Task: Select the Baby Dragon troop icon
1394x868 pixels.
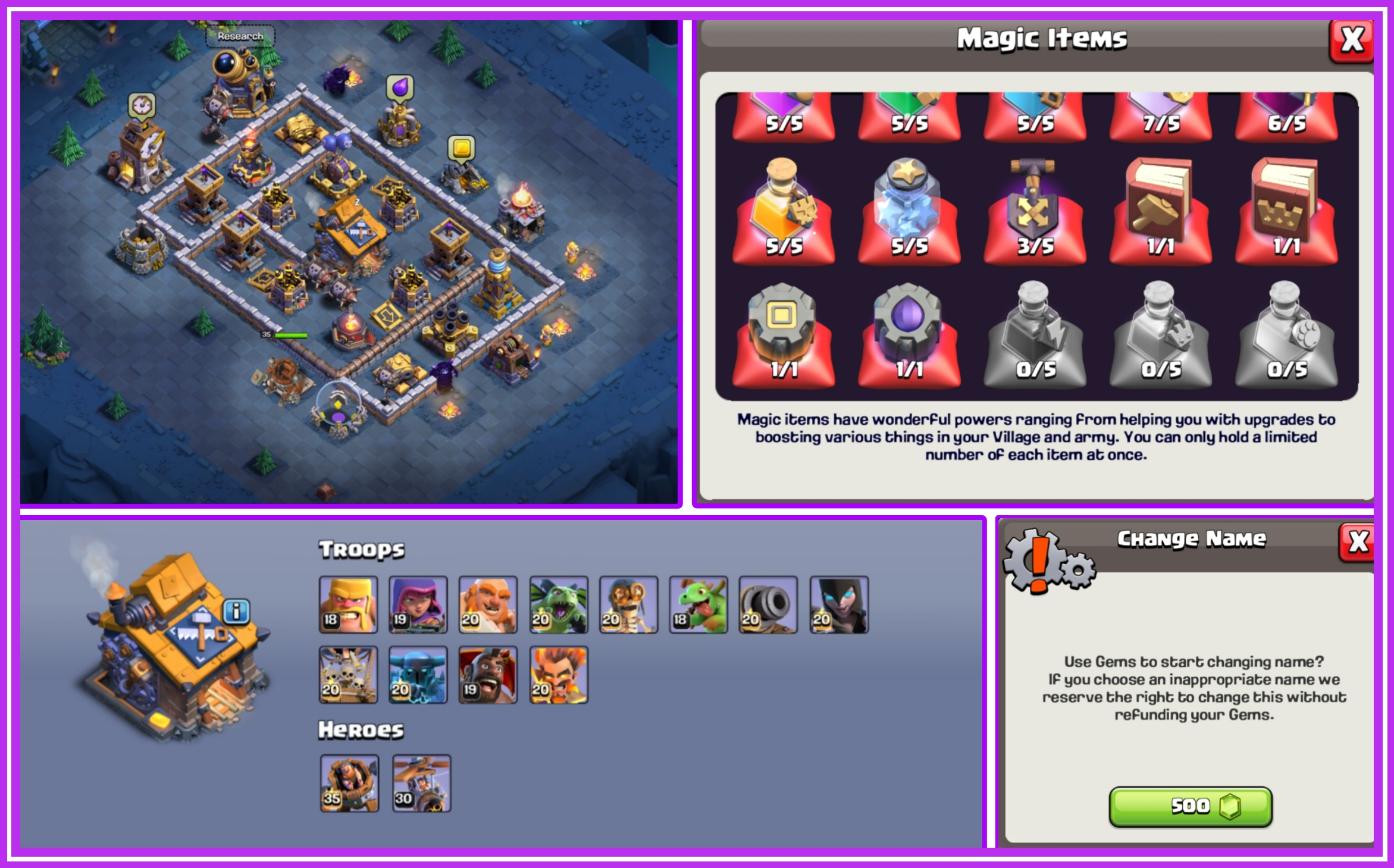Action: (698, 606)
